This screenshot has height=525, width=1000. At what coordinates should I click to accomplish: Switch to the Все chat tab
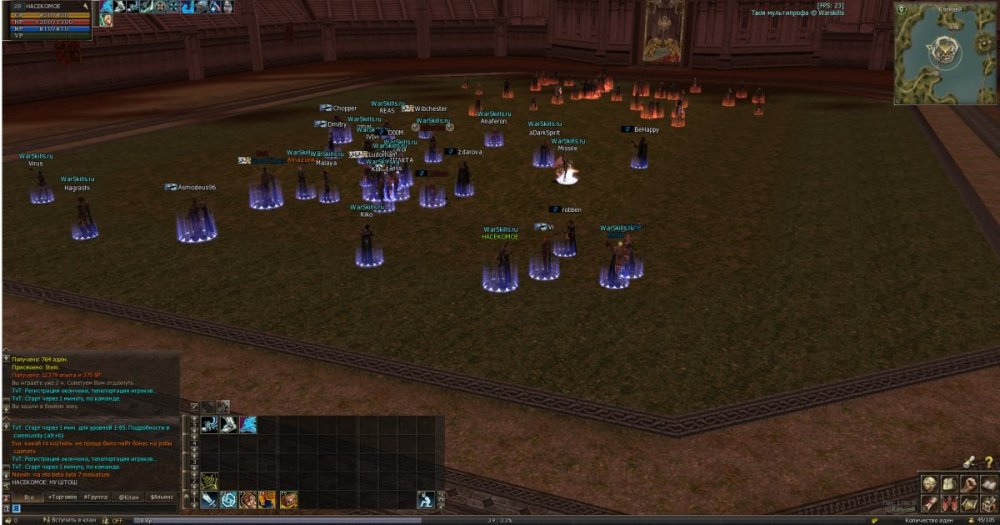click(x=29, y=497)
